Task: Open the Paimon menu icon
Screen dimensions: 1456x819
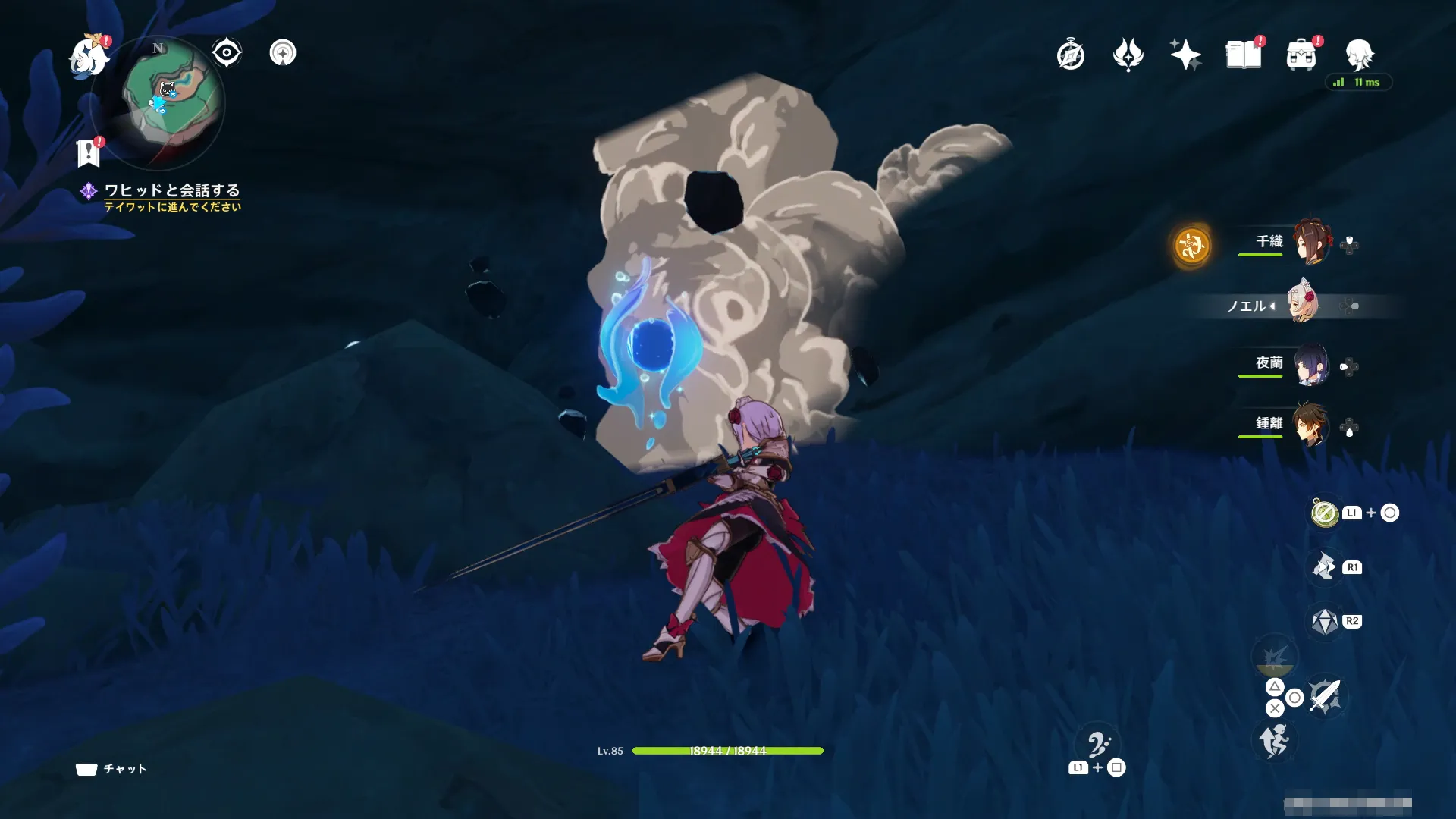Action: (89, 57)
